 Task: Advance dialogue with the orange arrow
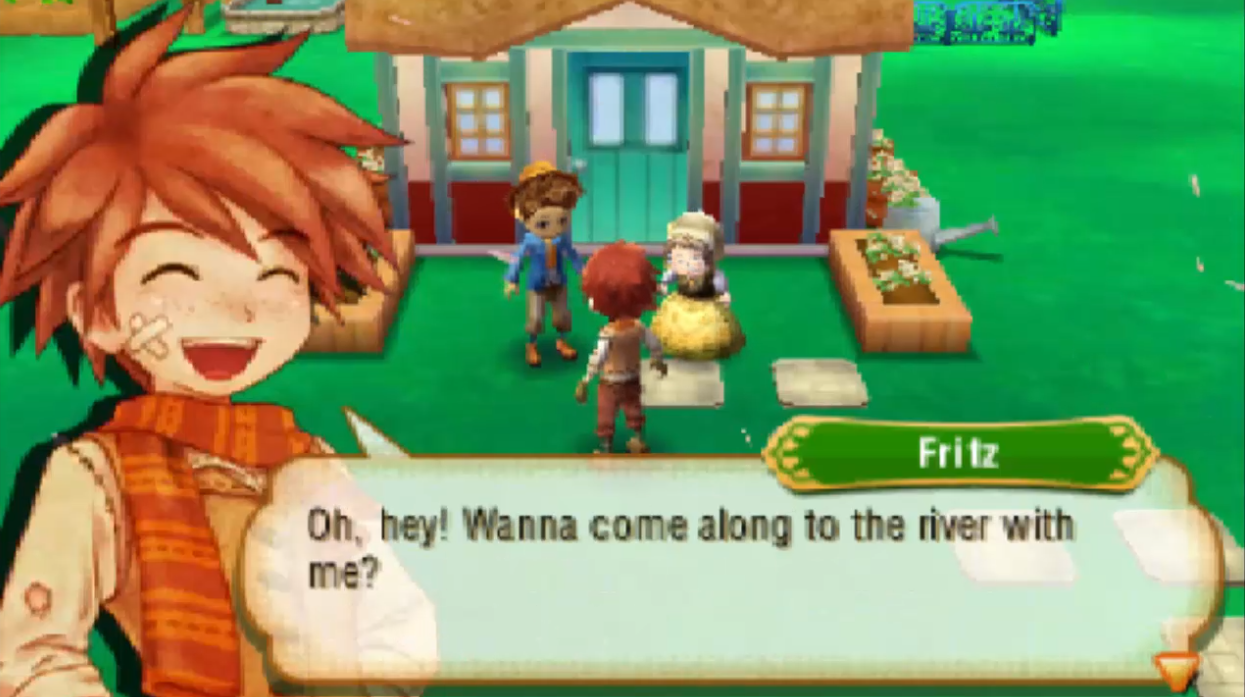1174,670
